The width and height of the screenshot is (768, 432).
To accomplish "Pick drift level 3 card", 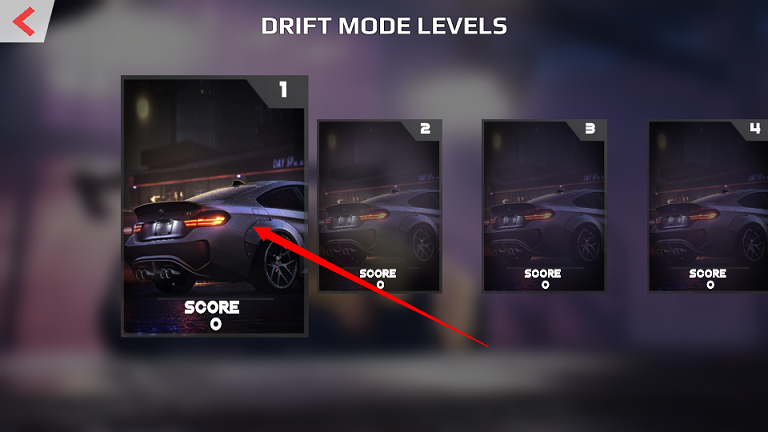I will pos(544,205).
